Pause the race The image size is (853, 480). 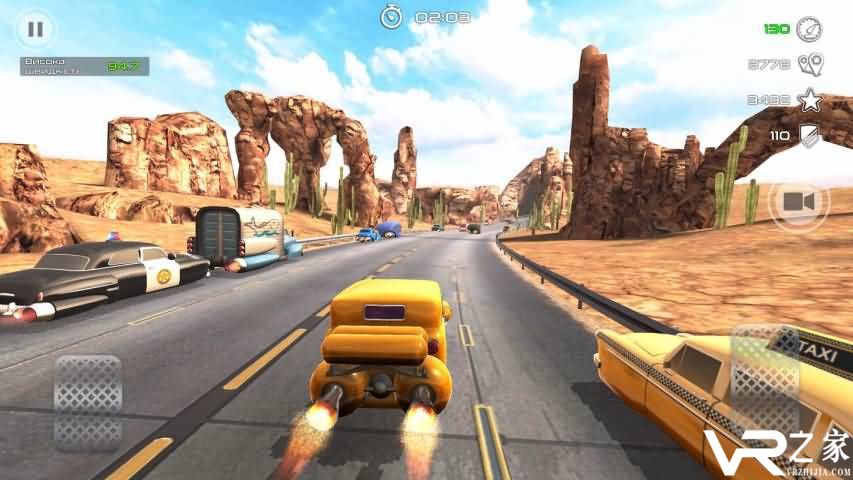[35, 29]
